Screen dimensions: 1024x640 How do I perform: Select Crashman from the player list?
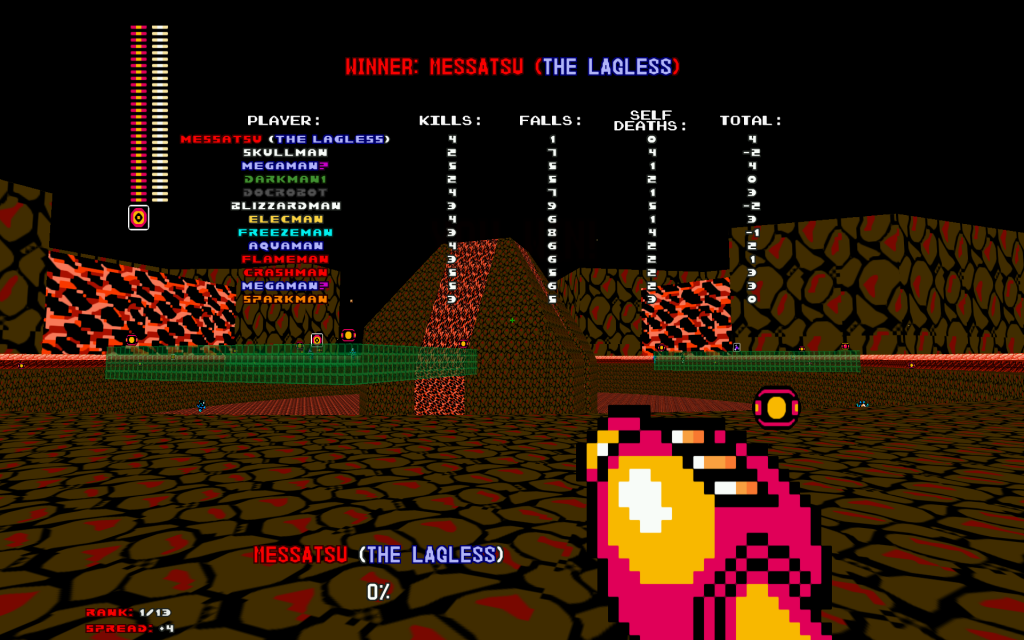click(285, 272)
